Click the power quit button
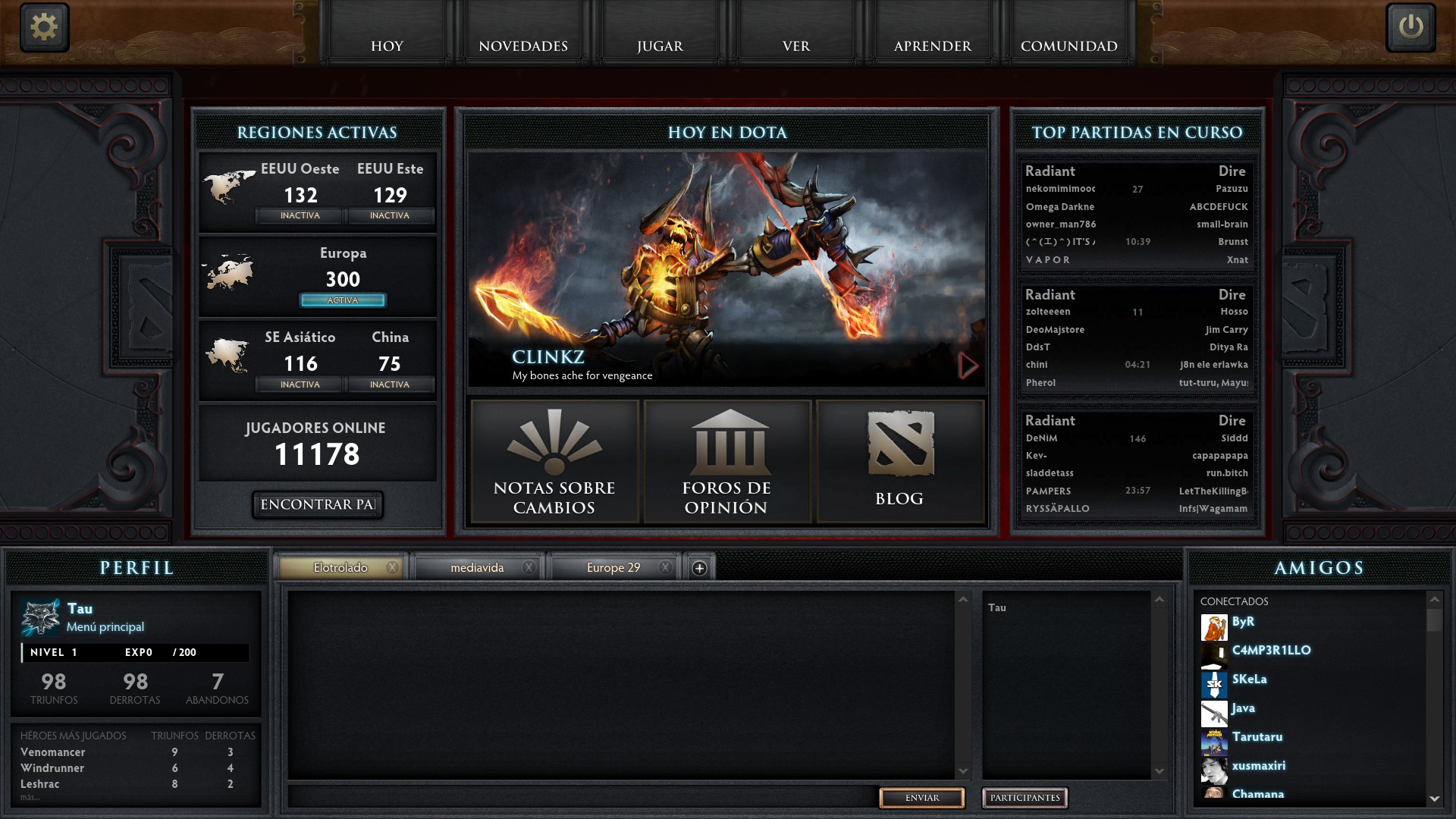This screenshot has width=1456, height=819. 1410,27
